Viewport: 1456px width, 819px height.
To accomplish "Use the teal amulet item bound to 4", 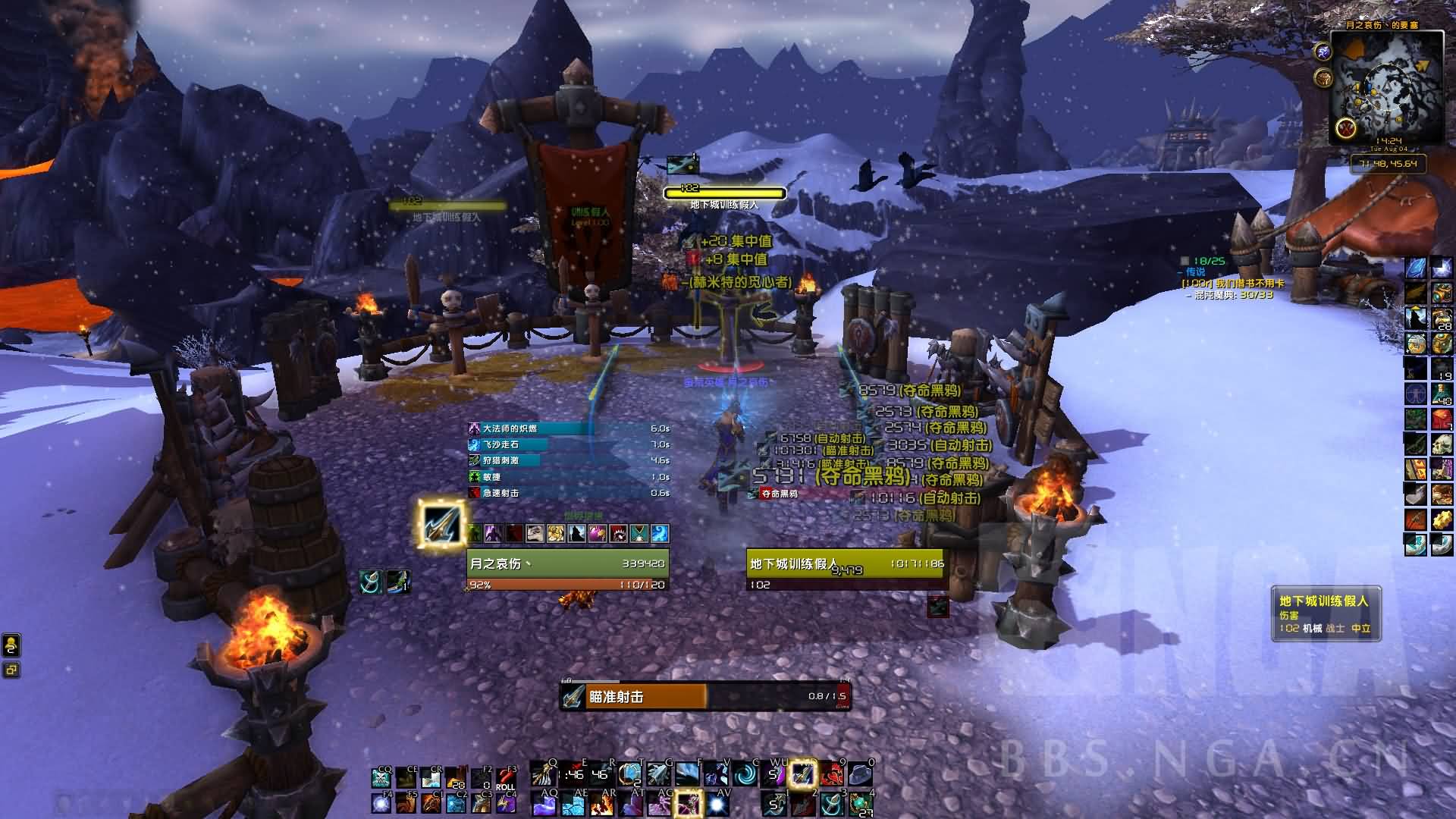I will tap(861, 803).
